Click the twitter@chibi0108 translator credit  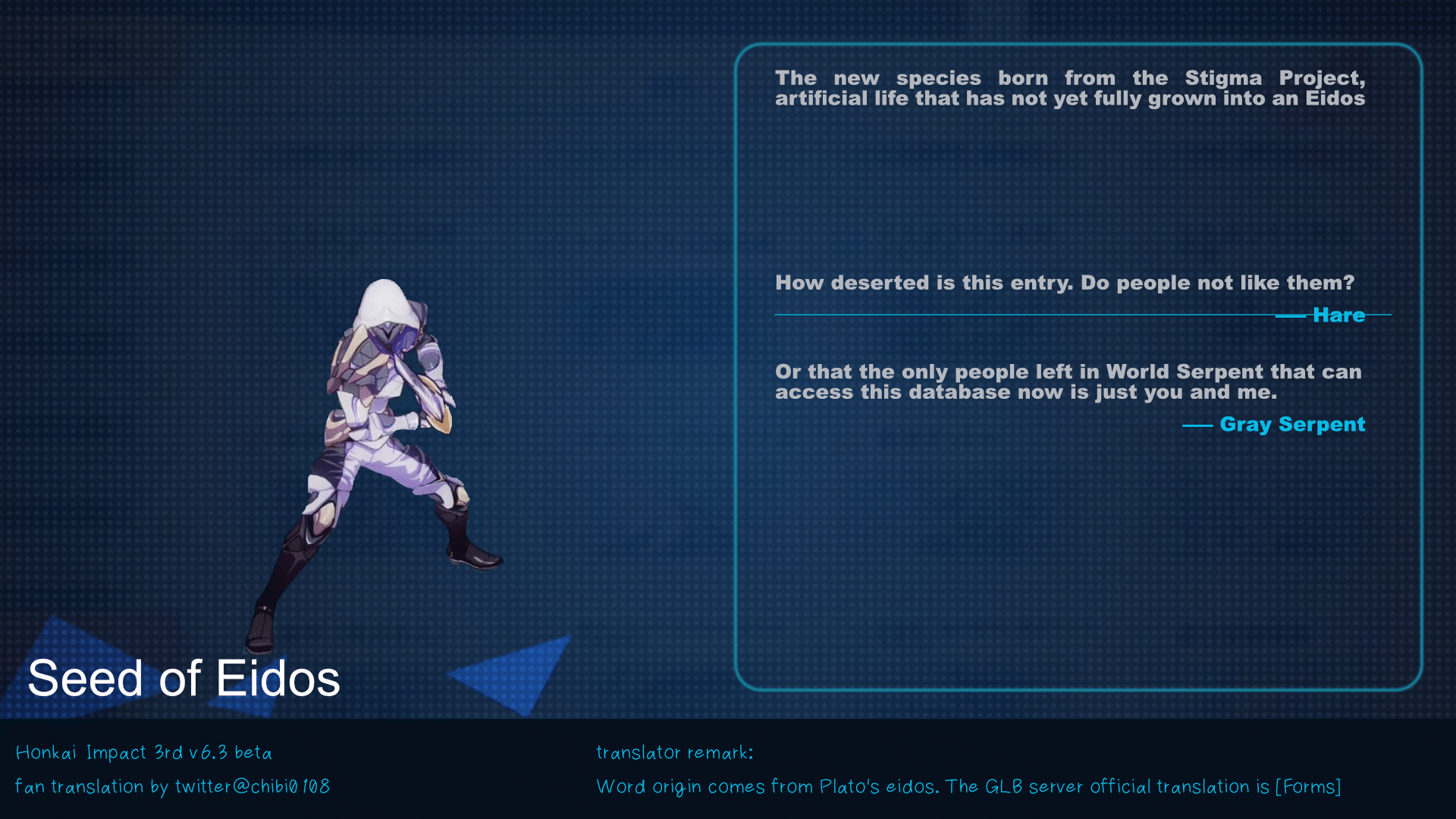174,786
